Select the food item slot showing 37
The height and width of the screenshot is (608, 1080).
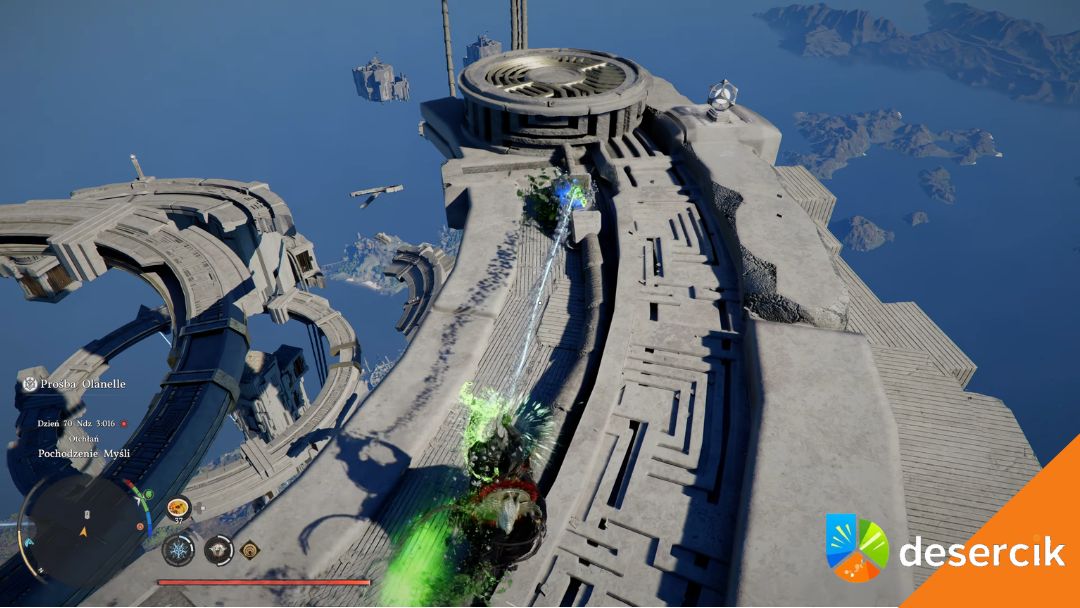(x=178, y=509)
